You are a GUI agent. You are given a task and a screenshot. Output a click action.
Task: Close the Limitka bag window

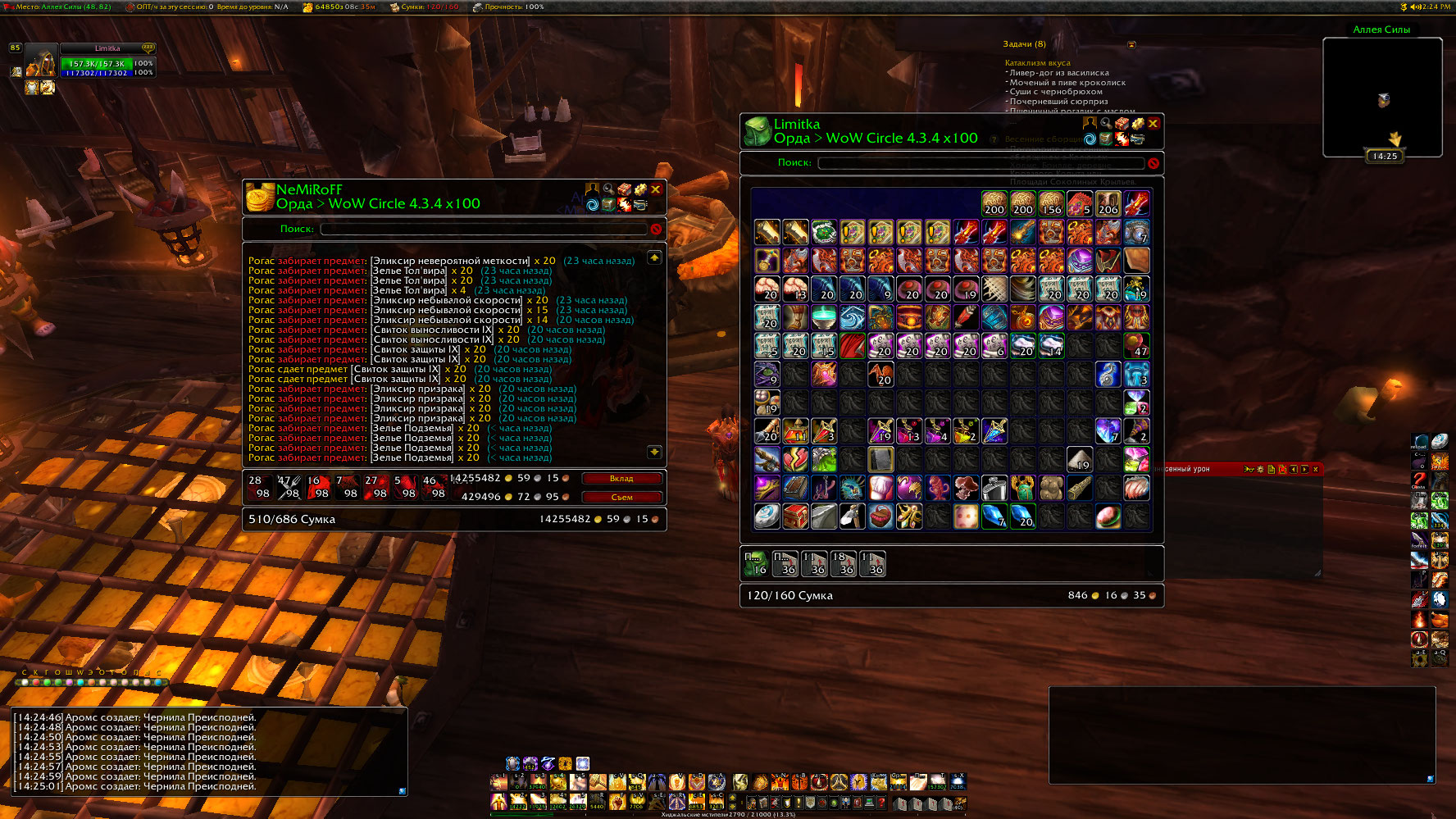(1153, 124)
